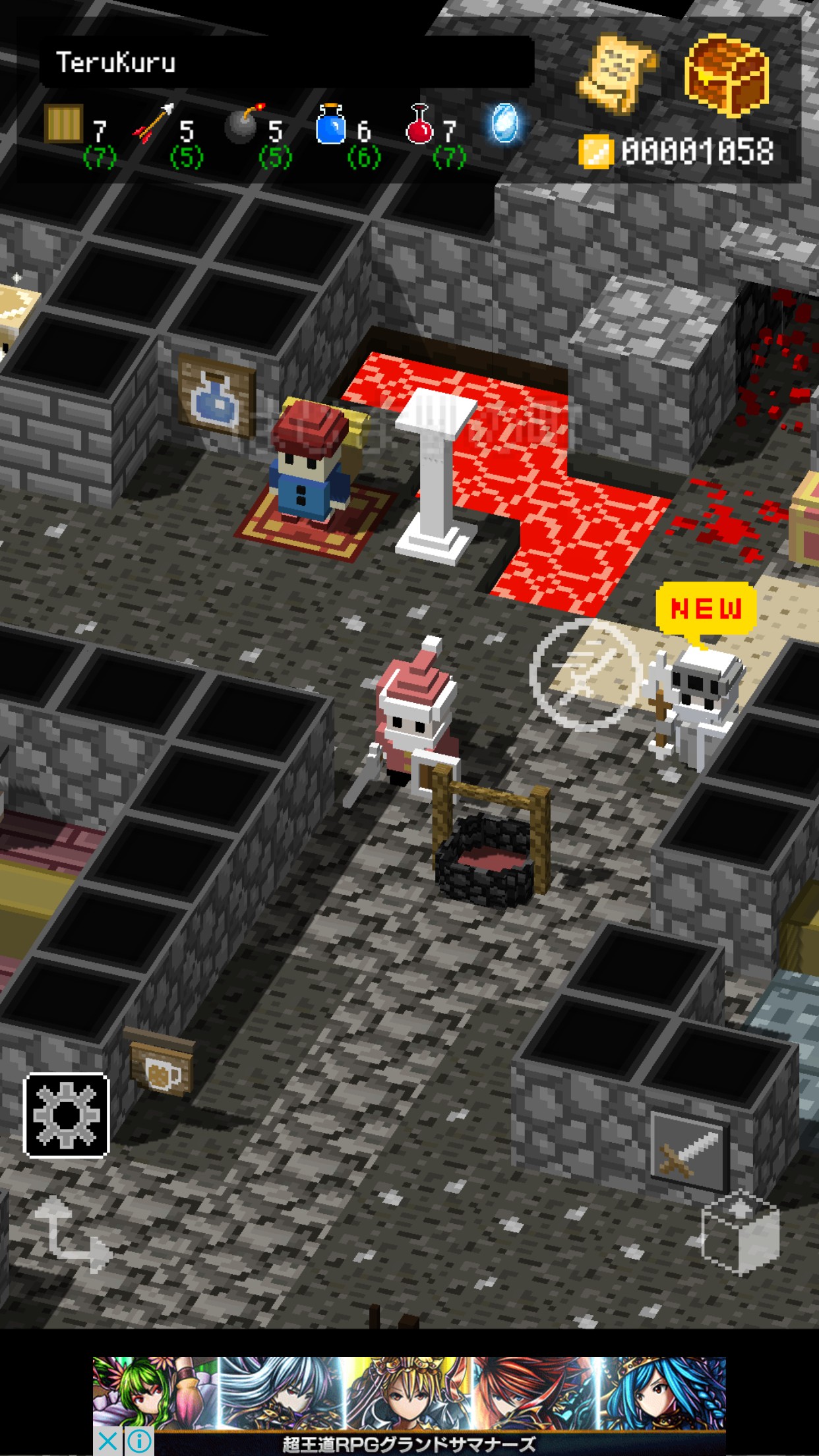The width and height of the screenshot is (819, 1456).
Task: Close the ad banner with X
Action: 107,1441
